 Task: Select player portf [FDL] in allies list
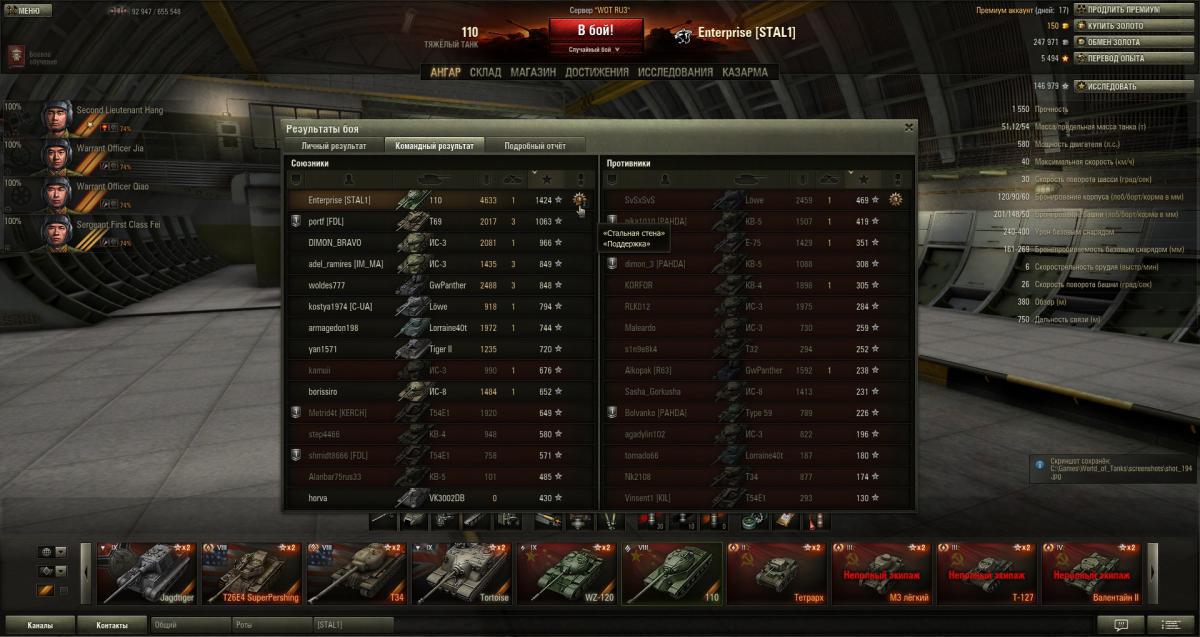tap(325, 221)
